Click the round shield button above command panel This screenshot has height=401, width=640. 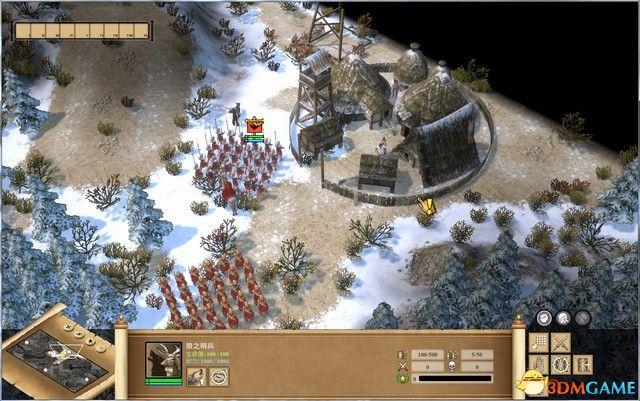click(544, 319)
